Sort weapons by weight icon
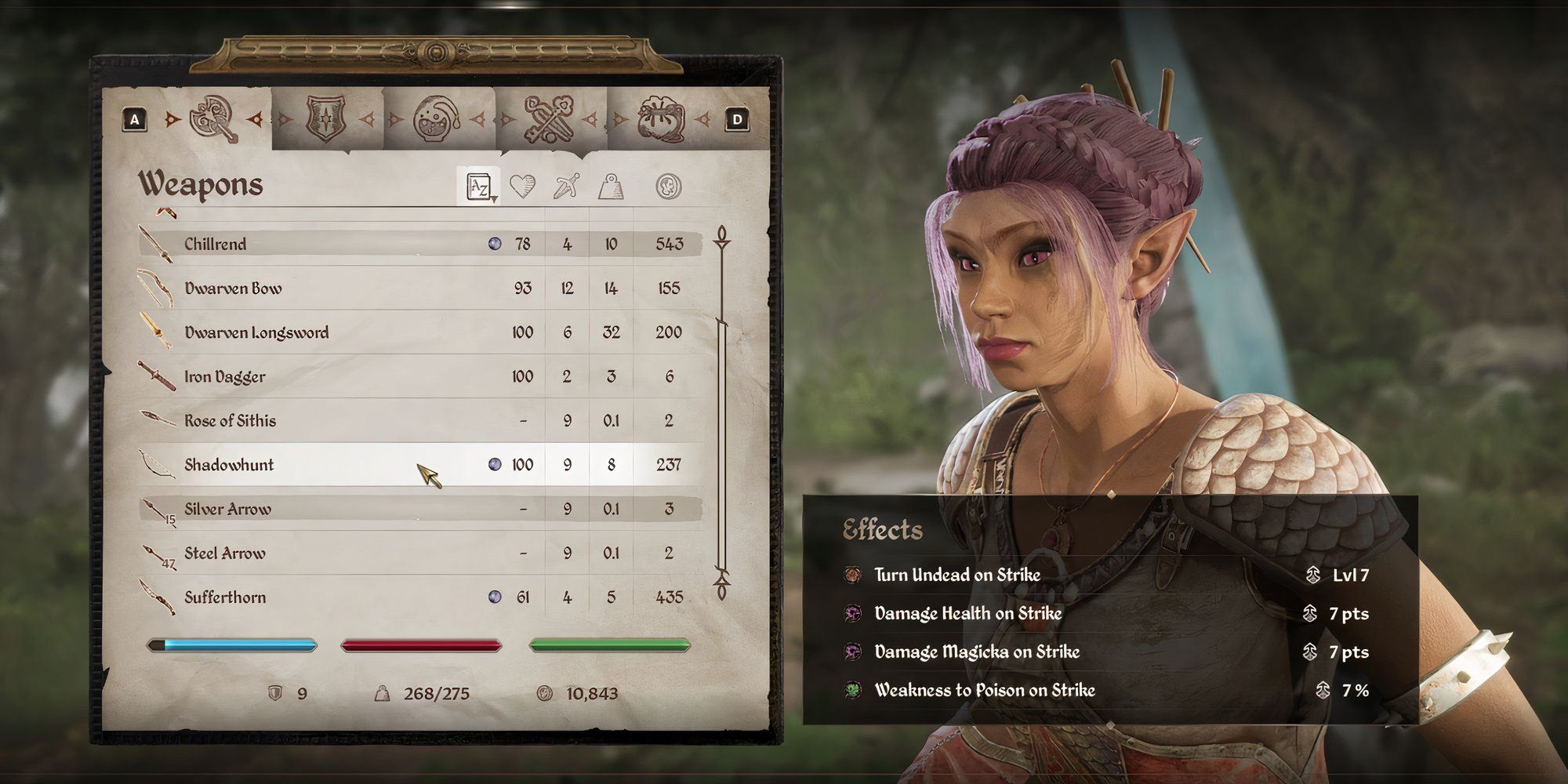Viewport: 1568px width, 784px height. click(611, 187)
